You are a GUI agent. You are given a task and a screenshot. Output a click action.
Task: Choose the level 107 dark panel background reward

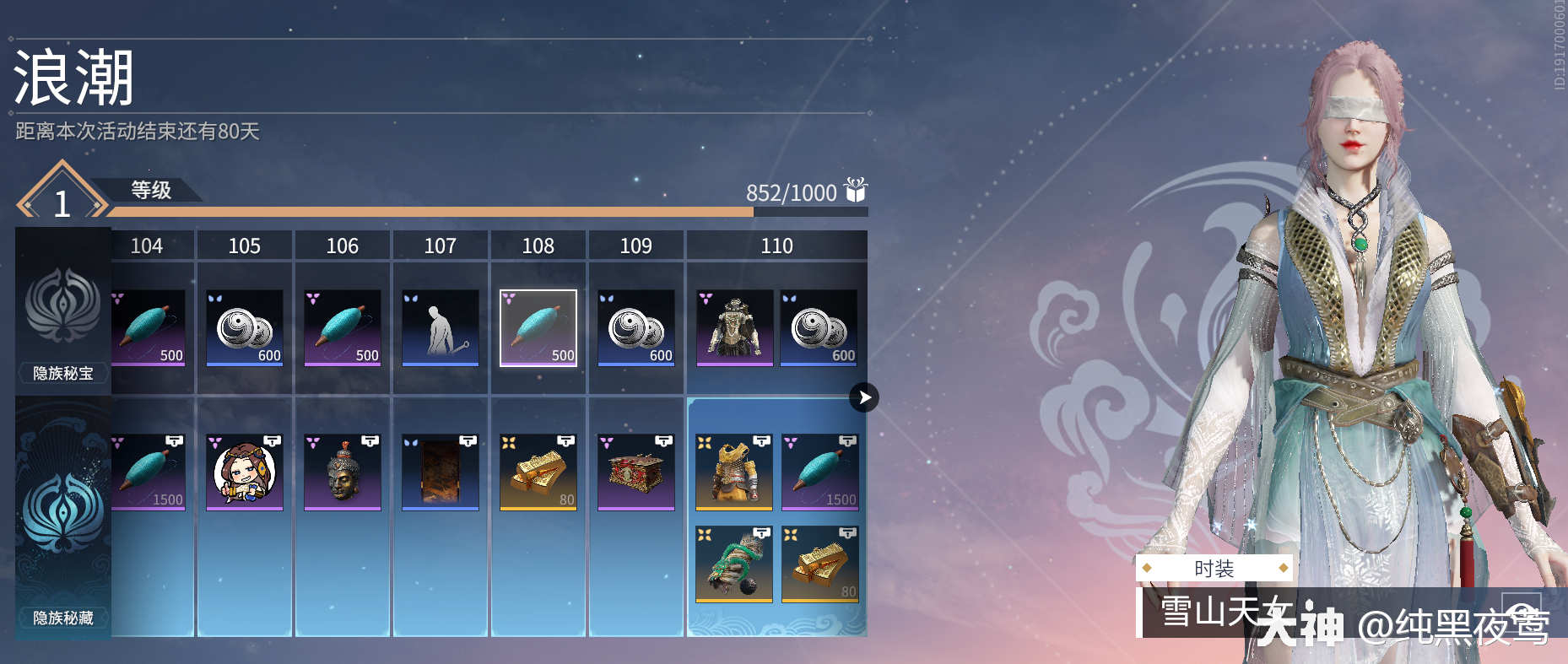pyautogui.click(x=441, y=472)
